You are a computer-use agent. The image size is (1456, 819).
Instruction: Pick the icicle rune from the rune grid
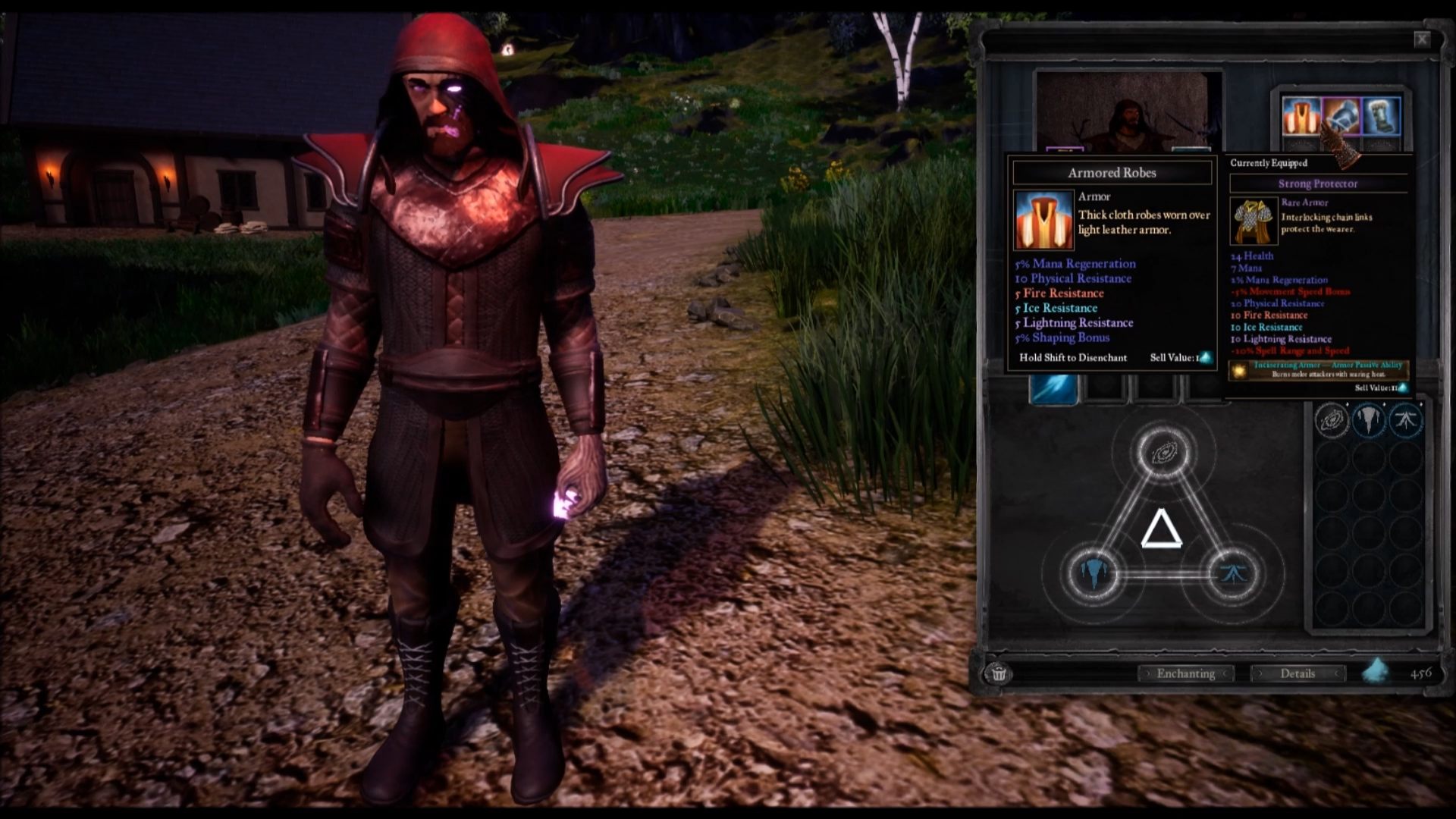coord(1369,420)
